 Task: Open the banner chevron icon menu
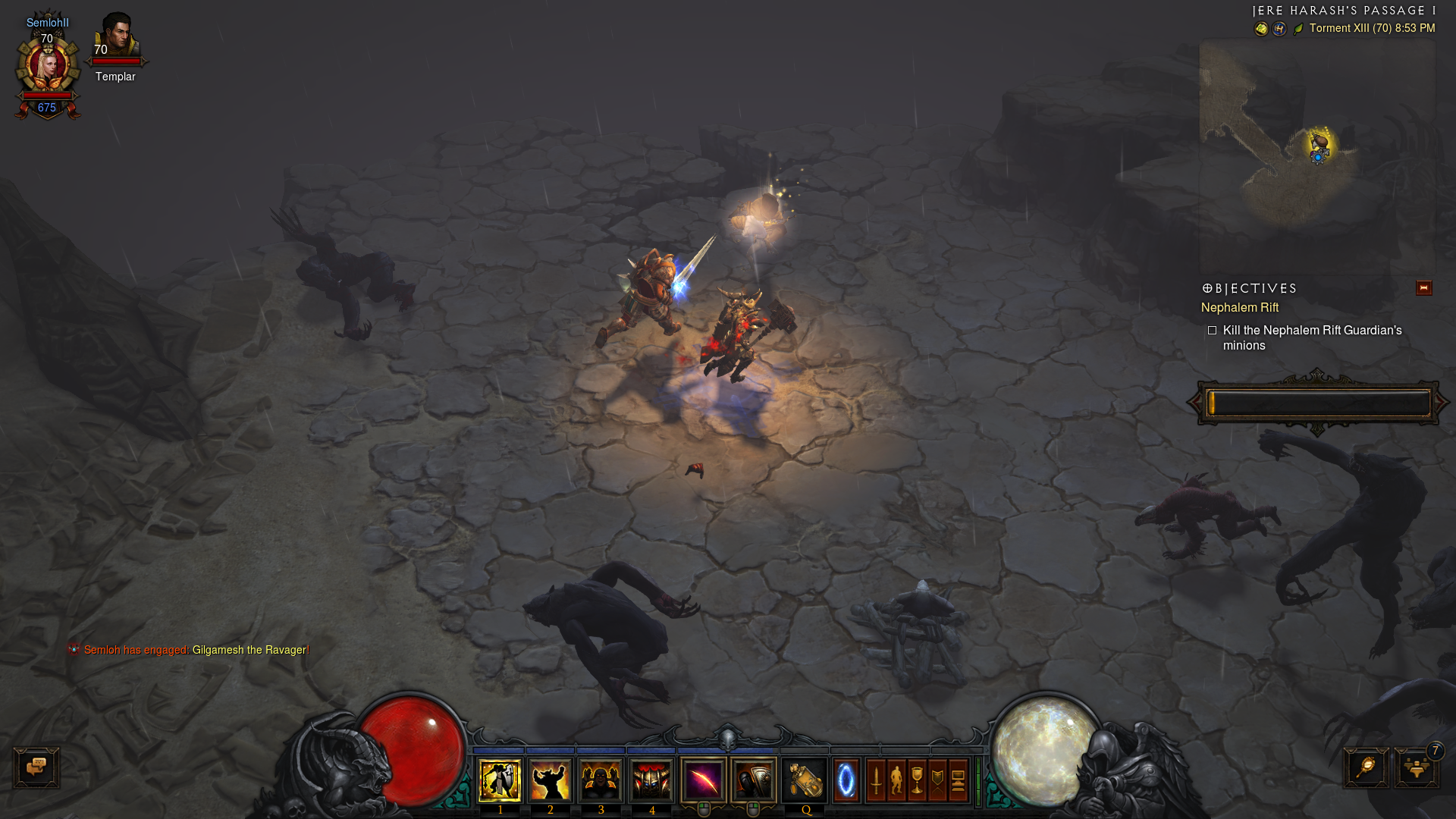[938, 780]
